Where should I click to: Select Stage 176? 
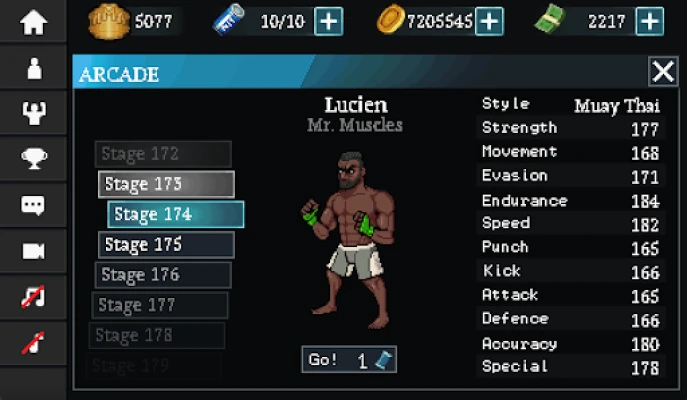pyautogui.click(x=163, y=275)
